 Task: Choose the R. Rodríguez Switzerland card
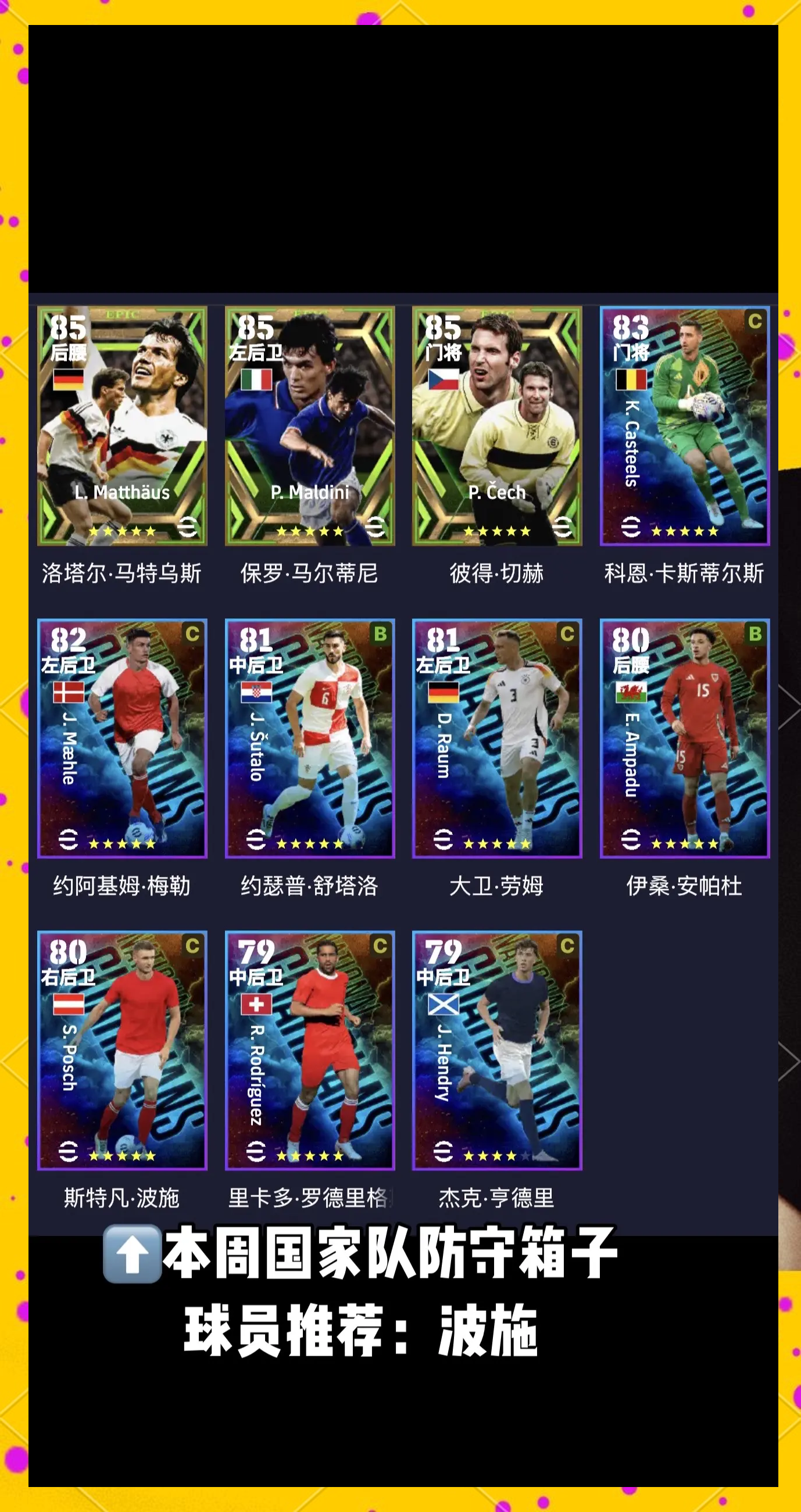309,1051
